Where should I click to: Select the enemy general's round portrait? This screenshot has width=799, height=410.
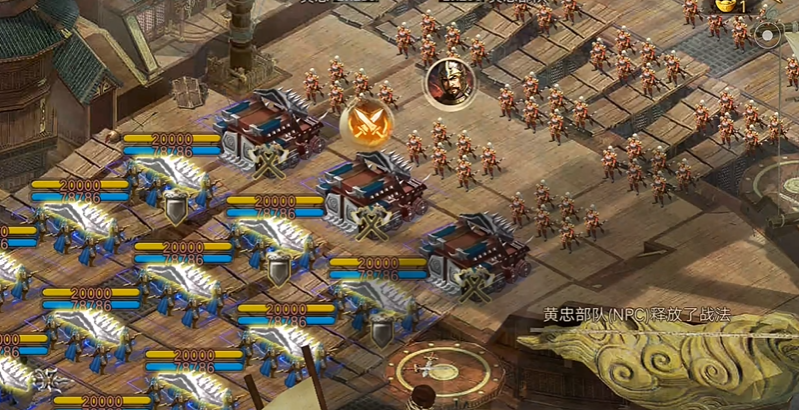click(x=448, y=83)
